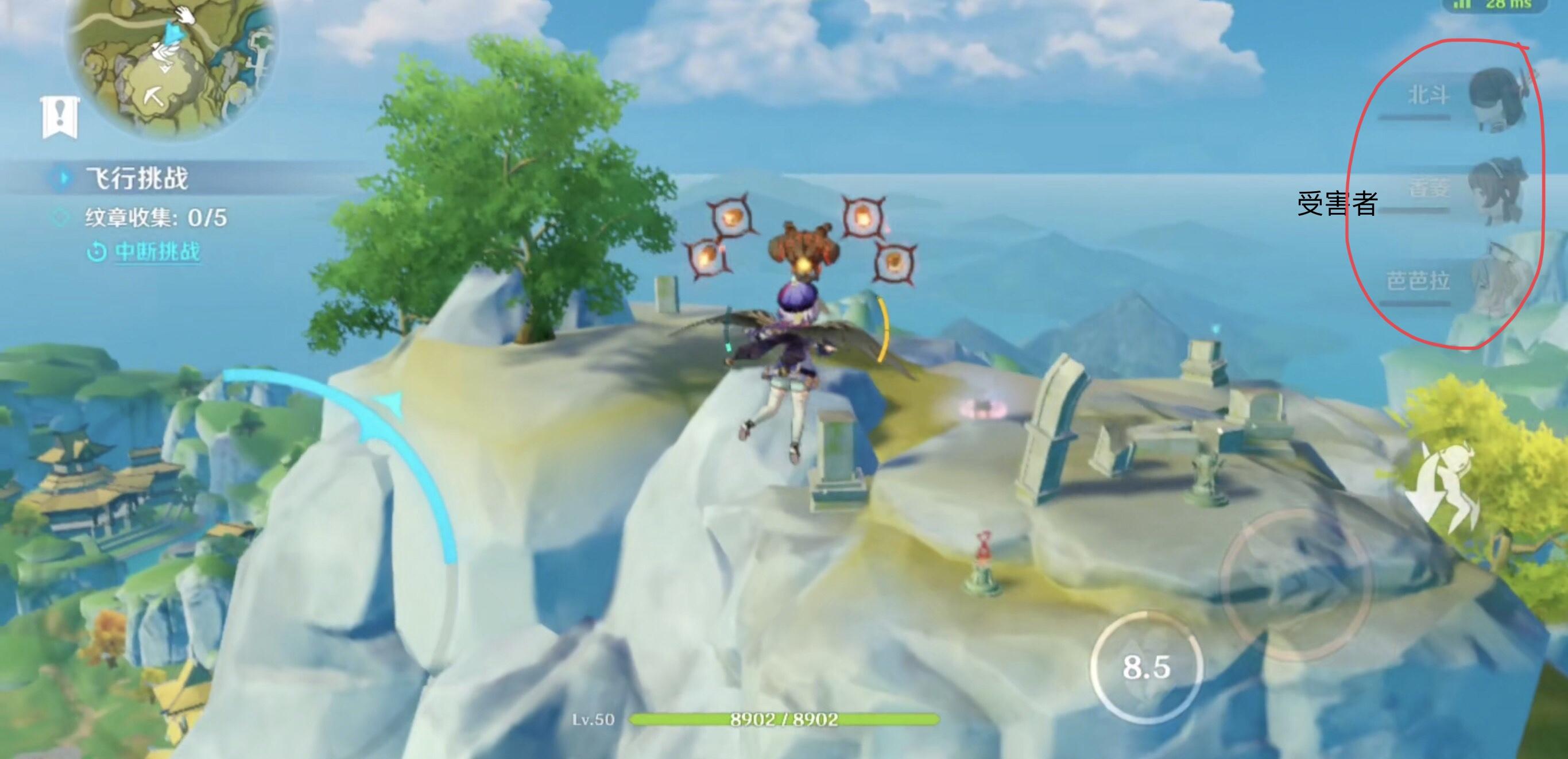
Task: Select the 飞行挑战 objective tracker
Action: (137, 179)
